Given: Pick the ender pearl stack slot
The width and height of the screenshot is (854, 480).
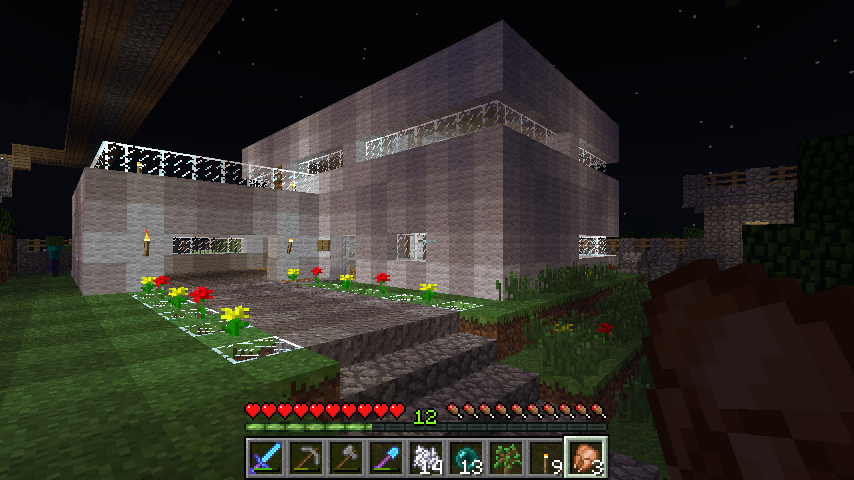Looking at the screenshot, I should coord(466,458).
